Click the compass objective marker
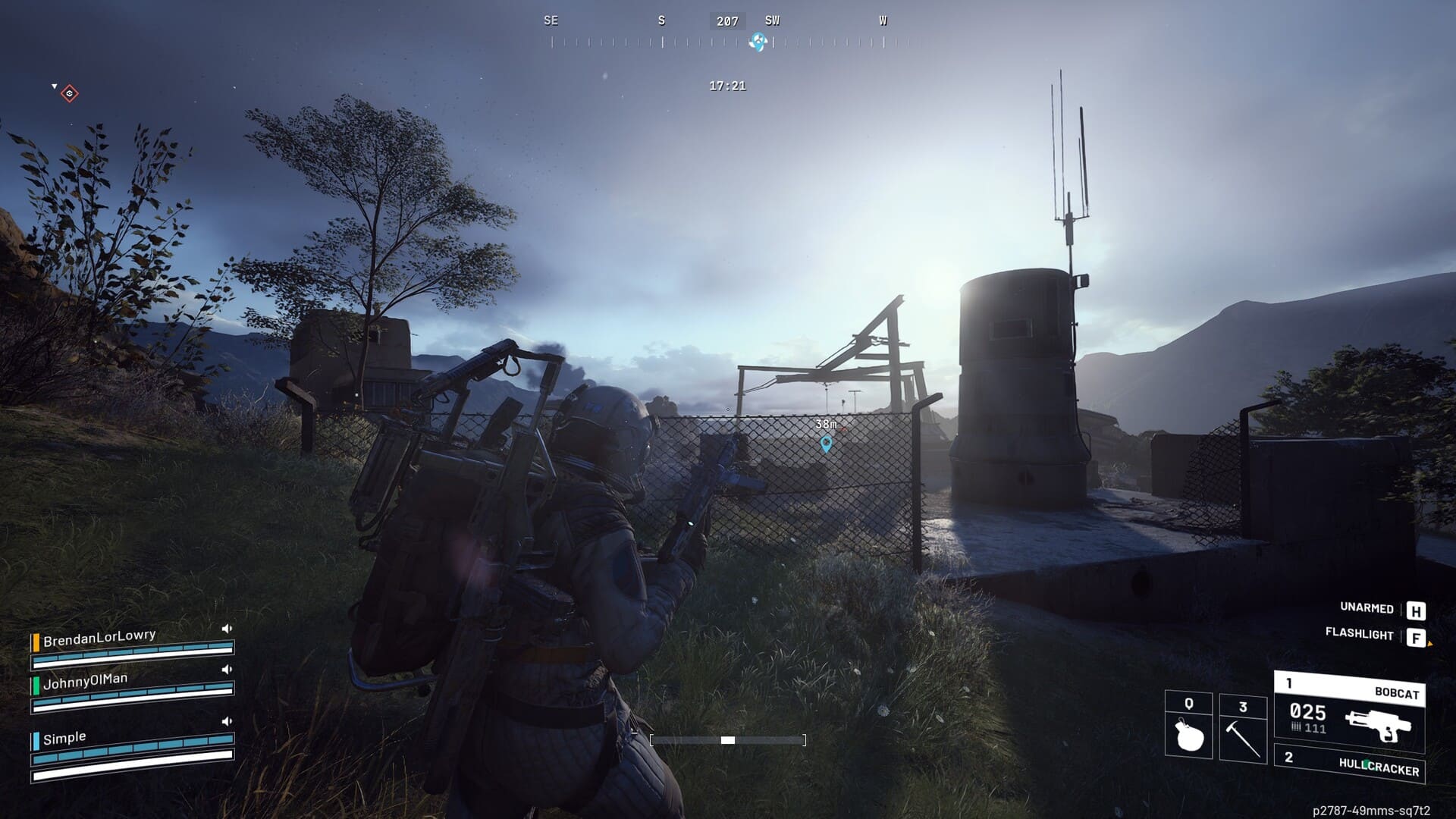This screenshot has height=819, width=1456. (x=757, y=42)
